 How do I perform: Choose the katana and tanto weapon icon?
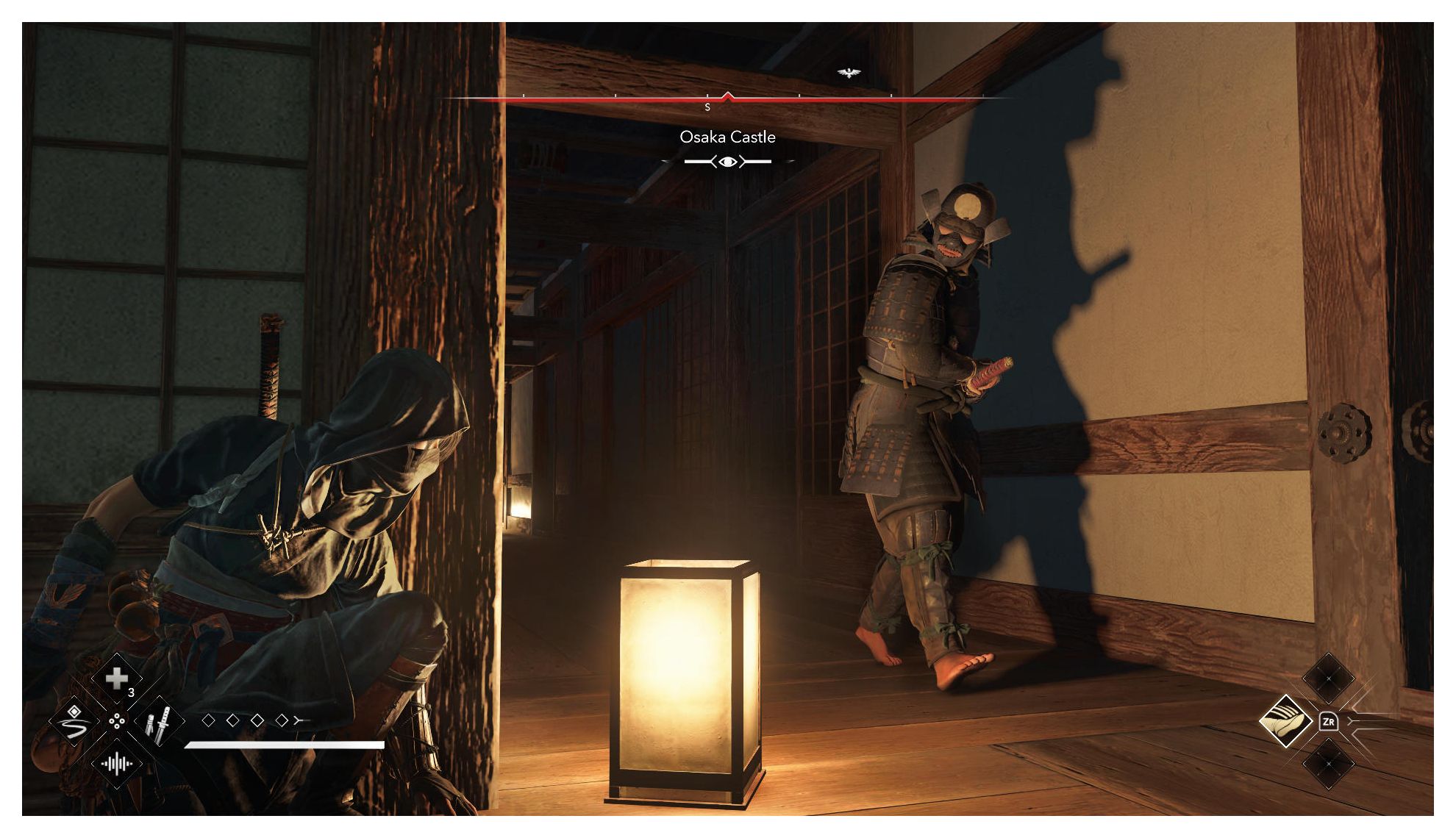click(160, 722)
